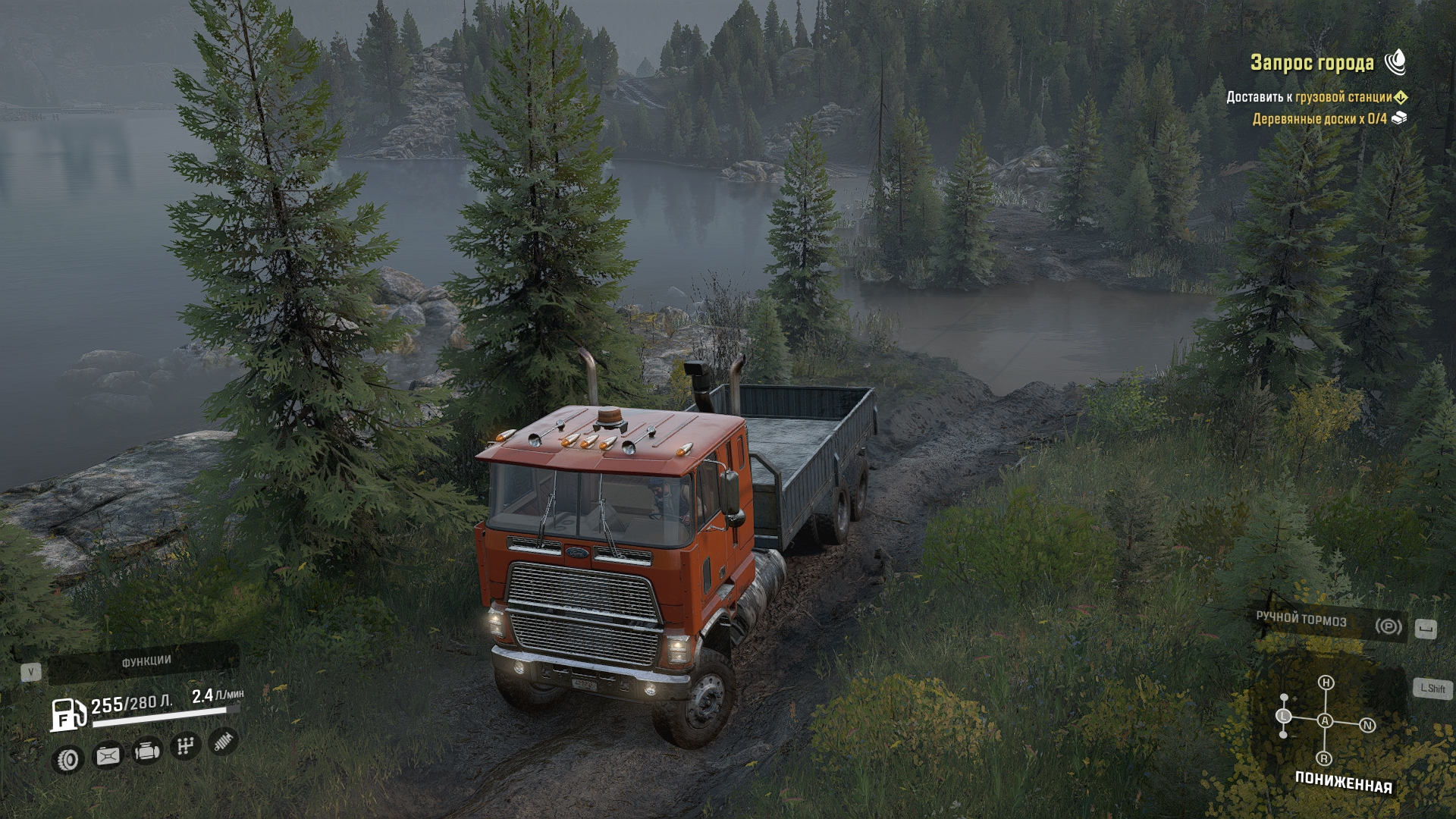Click the gearbox status icon
The height and width of the screenshot is (819, 1456).
pyautogui.click(x=185, y=747)
